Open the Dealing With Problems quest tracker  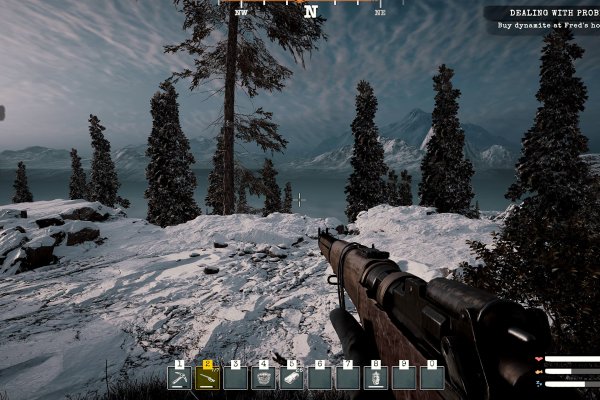click(x=541, y=20)
